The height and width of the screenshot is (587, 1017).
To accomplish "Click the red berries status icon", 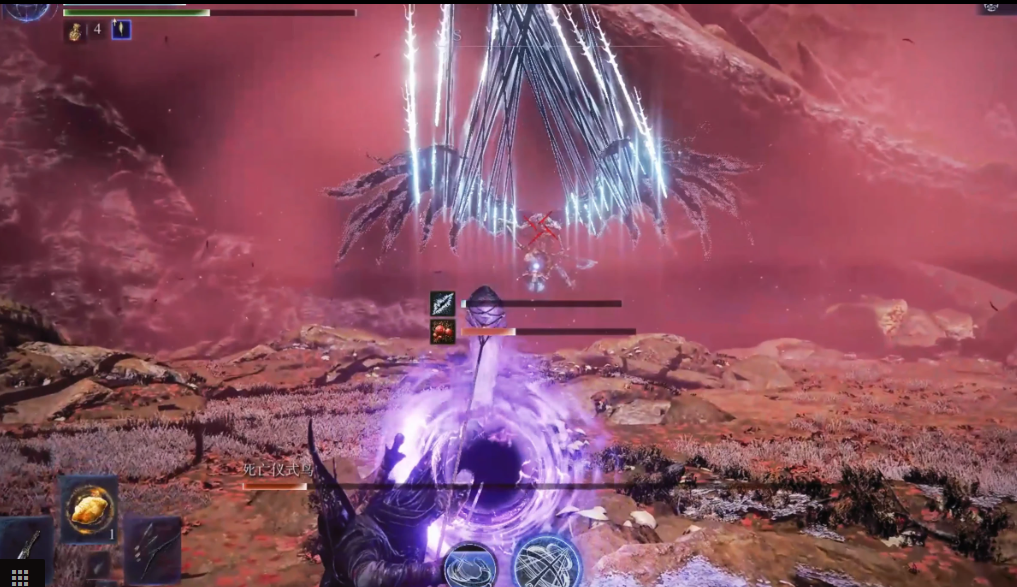I will (x=442, y=332).
